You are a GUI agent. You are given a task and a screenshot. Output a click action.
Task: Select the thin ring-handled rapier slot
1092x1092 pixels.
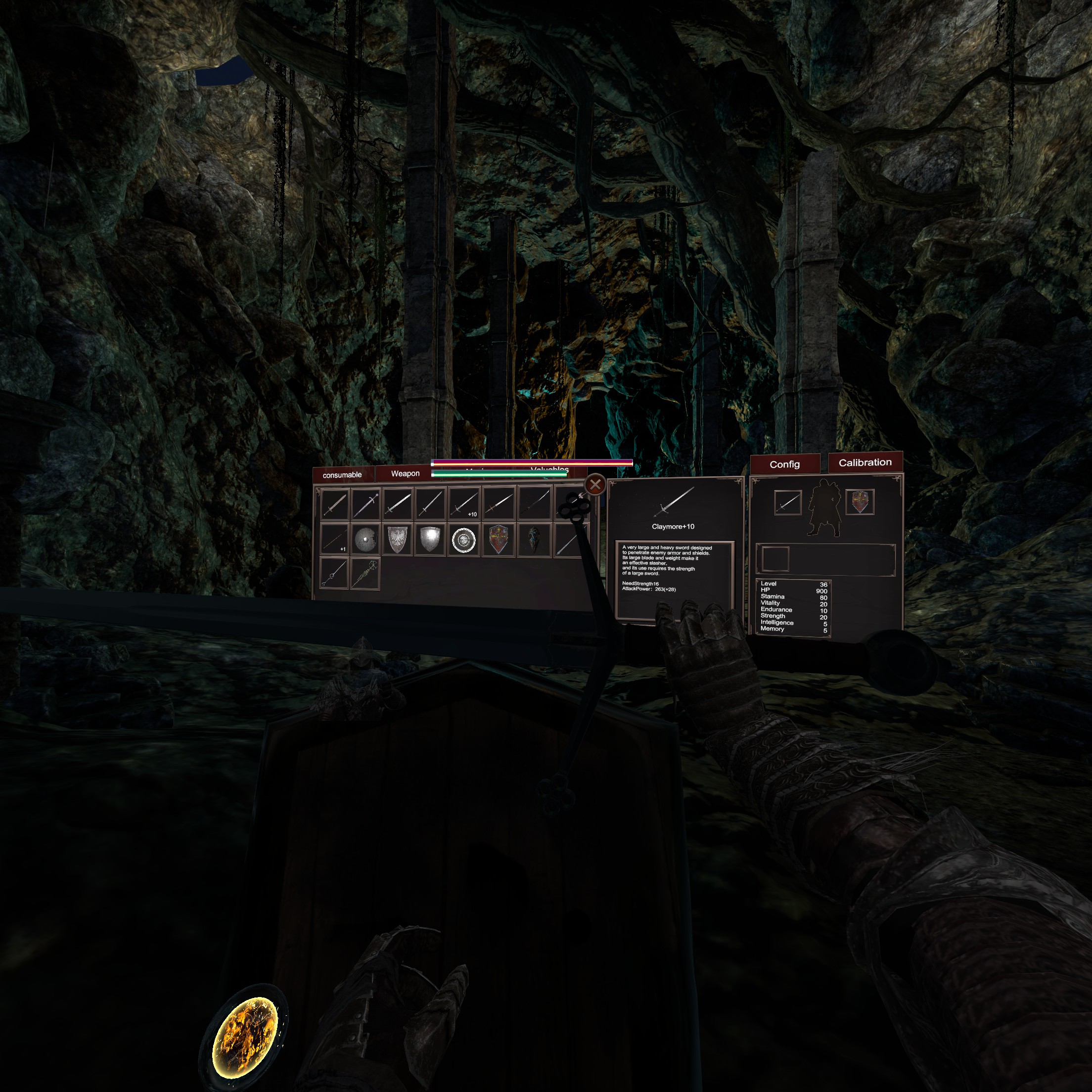333,573
